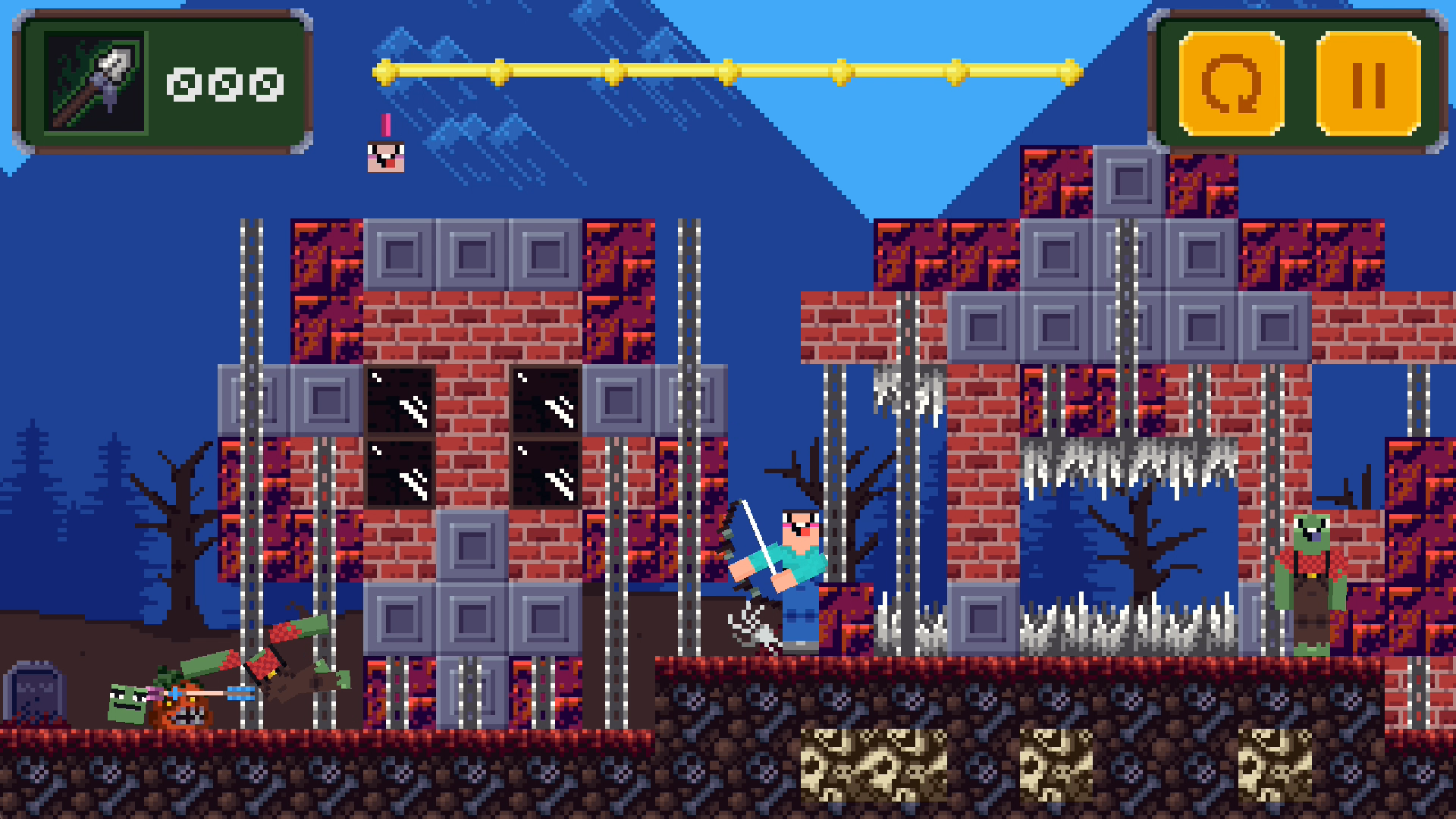
Task: Click the third ammo shot icon
Action: pos(265,86)
